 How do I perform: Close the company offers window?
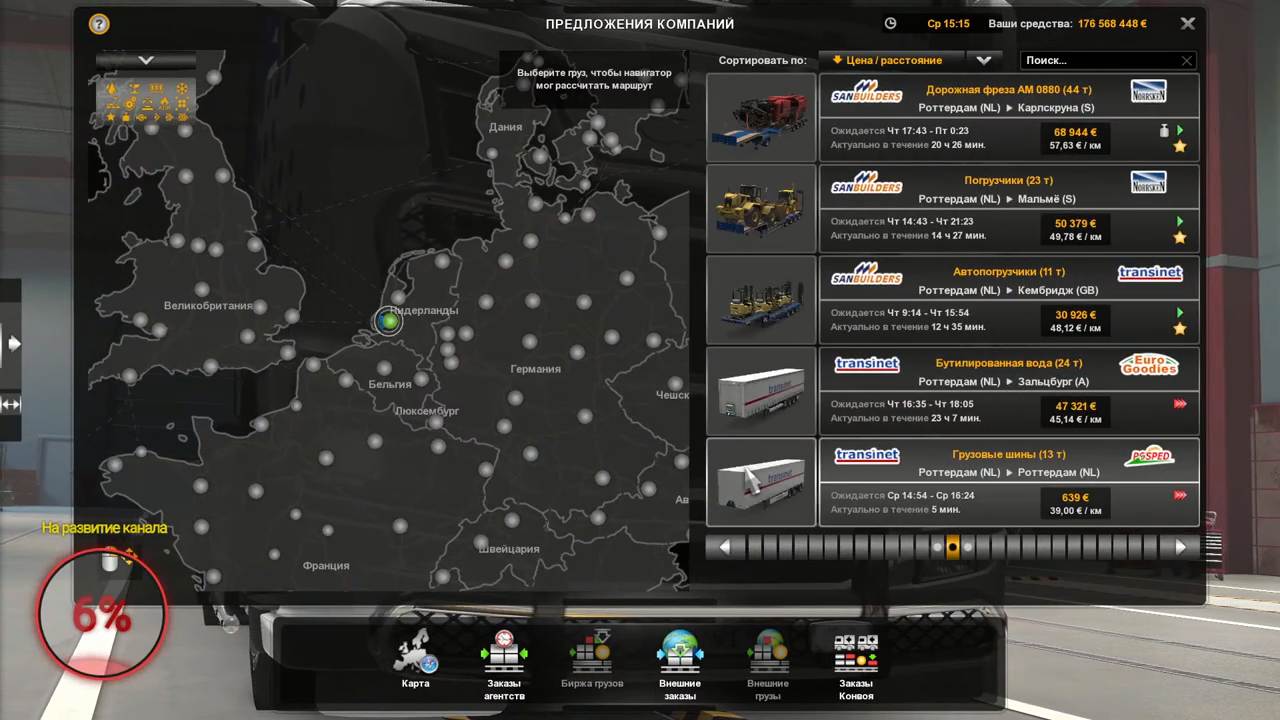(1187, 23)
